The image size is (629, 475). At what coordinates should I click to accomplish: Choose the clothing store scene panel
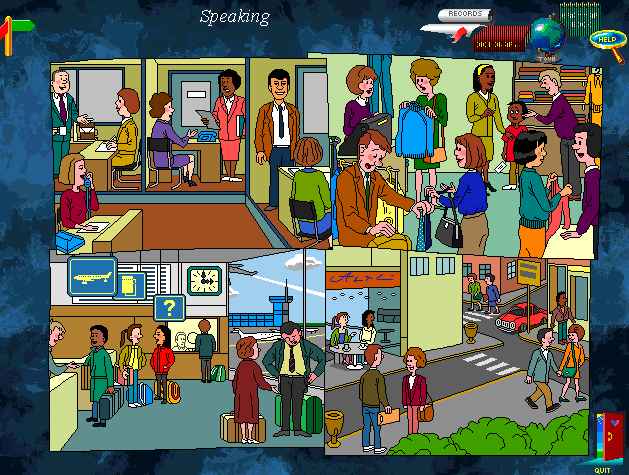[470, 150]
